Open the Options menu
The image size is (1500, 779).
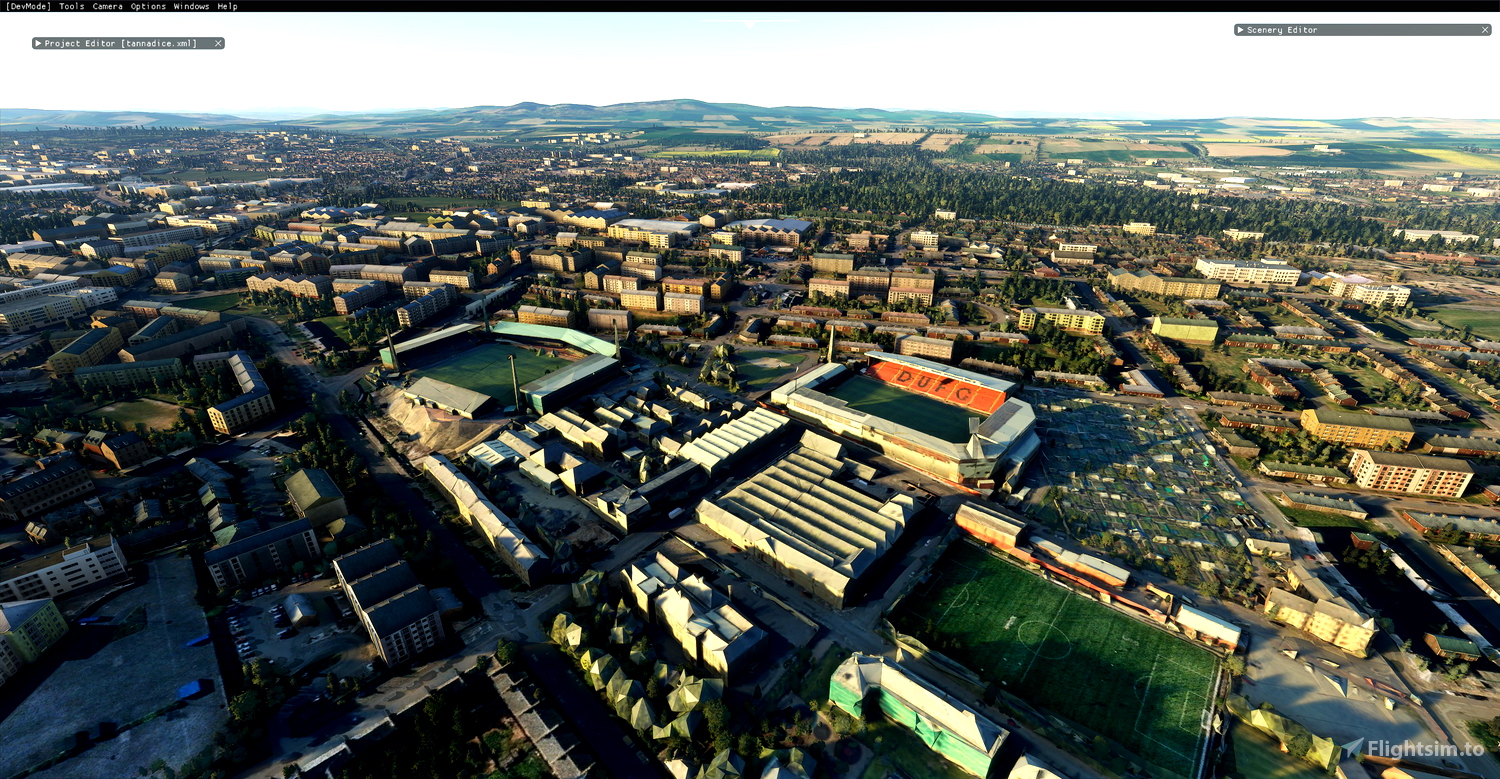click(x=146, y=5)
